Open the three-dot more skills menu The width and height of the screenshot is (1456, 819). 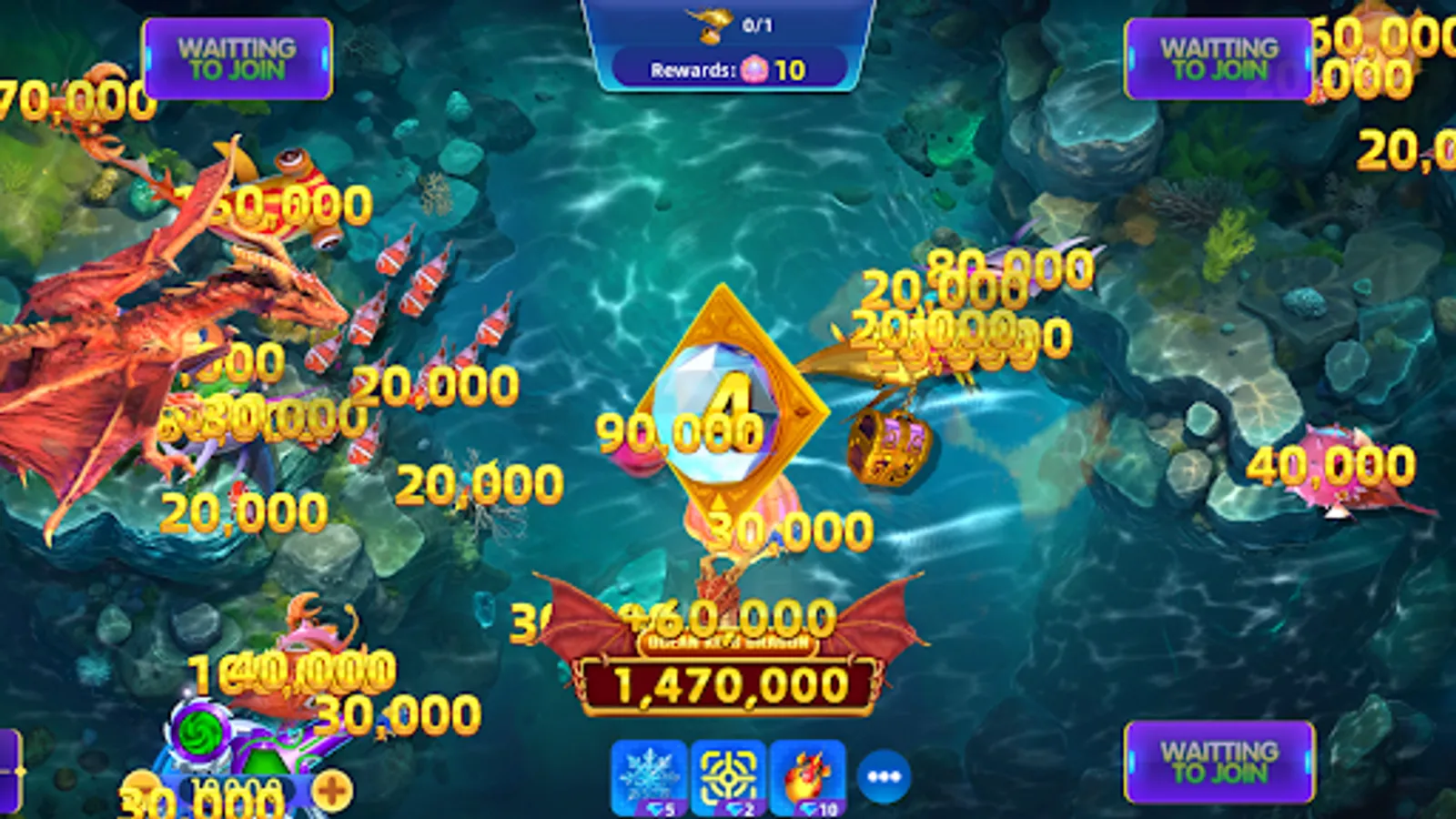883,776
